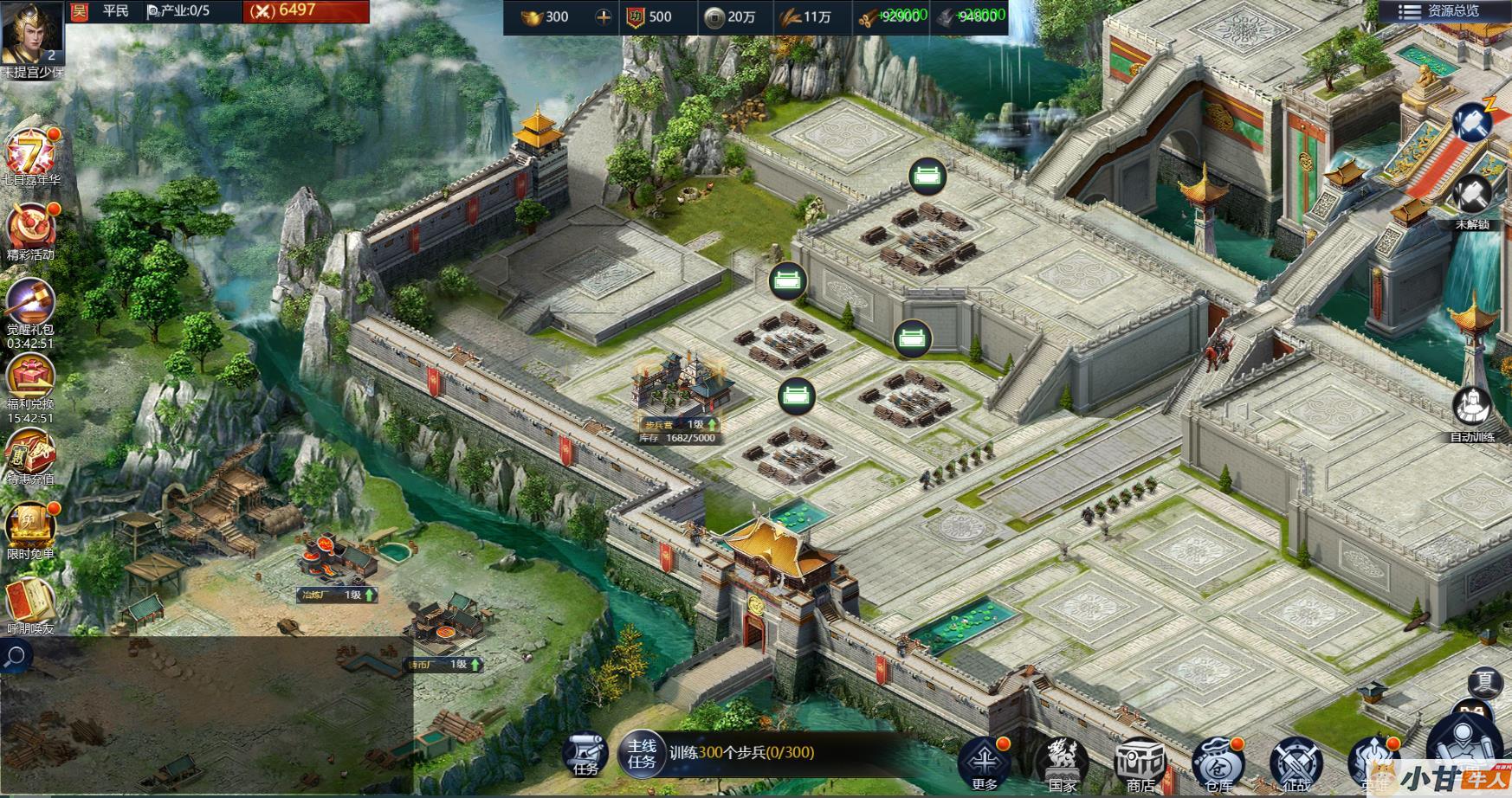
Task: Open the 更多 more menu
Action: (985, 762)
